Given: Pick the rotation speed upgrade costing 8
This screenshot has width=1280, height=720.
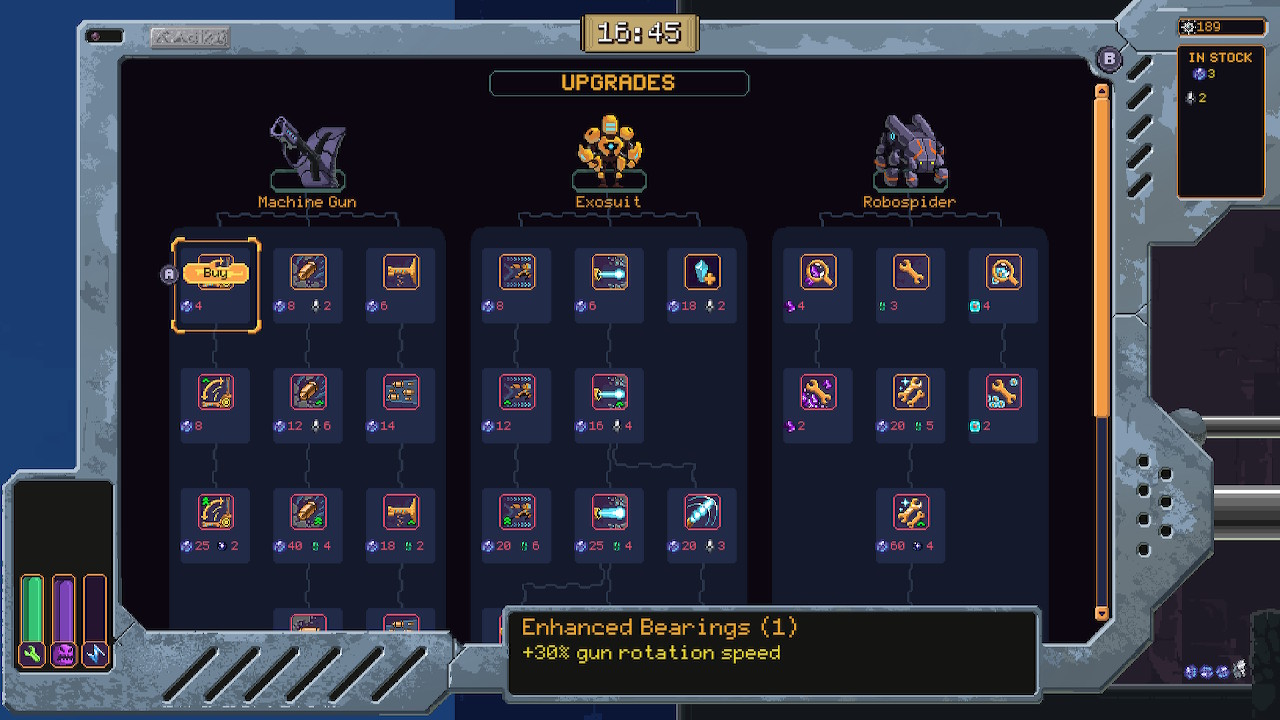Looking at the screenshot, I should click(x=214, y=390).
